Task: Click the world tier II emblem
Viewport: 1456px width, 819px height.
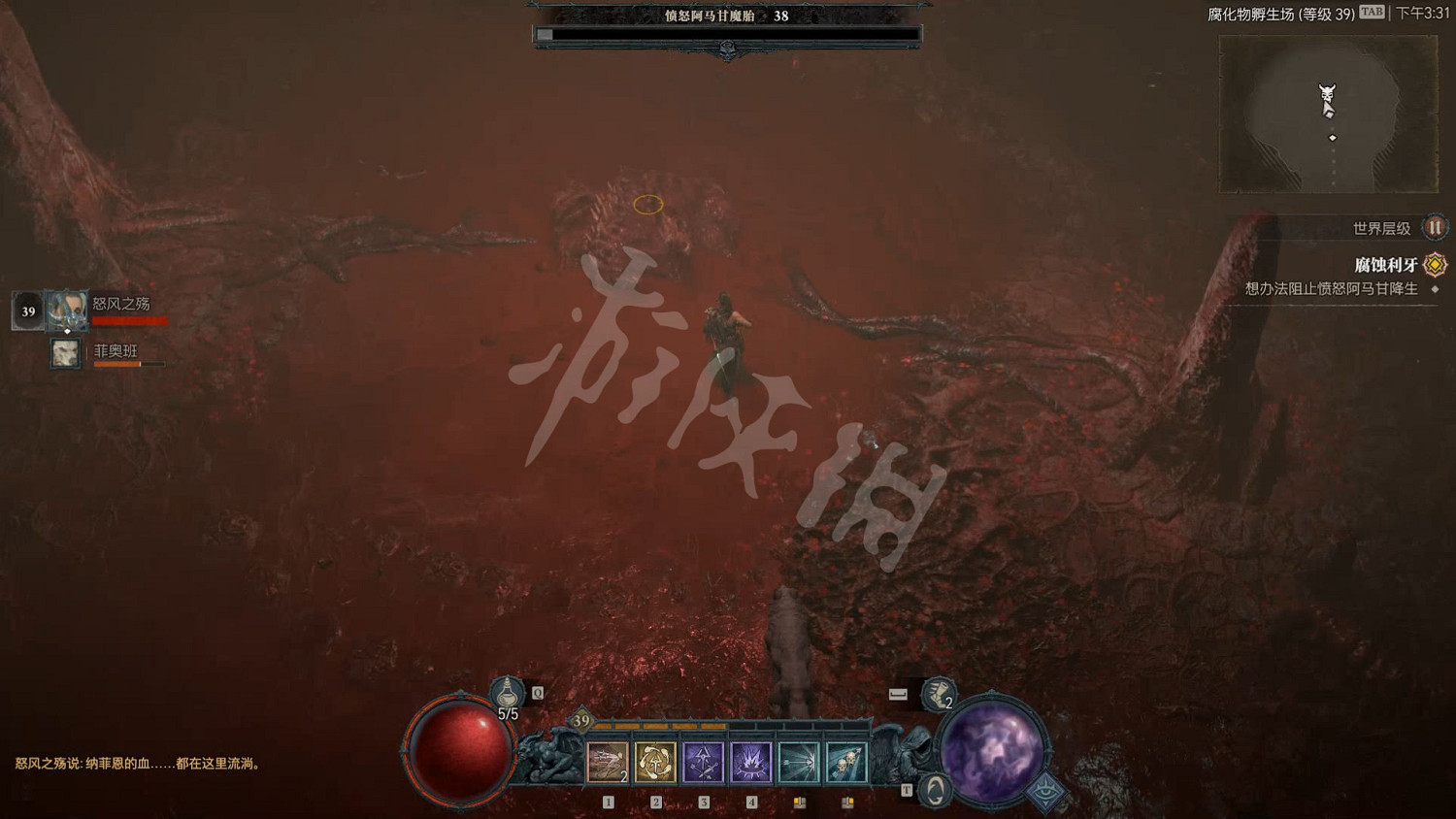Action: point(1434,227)
